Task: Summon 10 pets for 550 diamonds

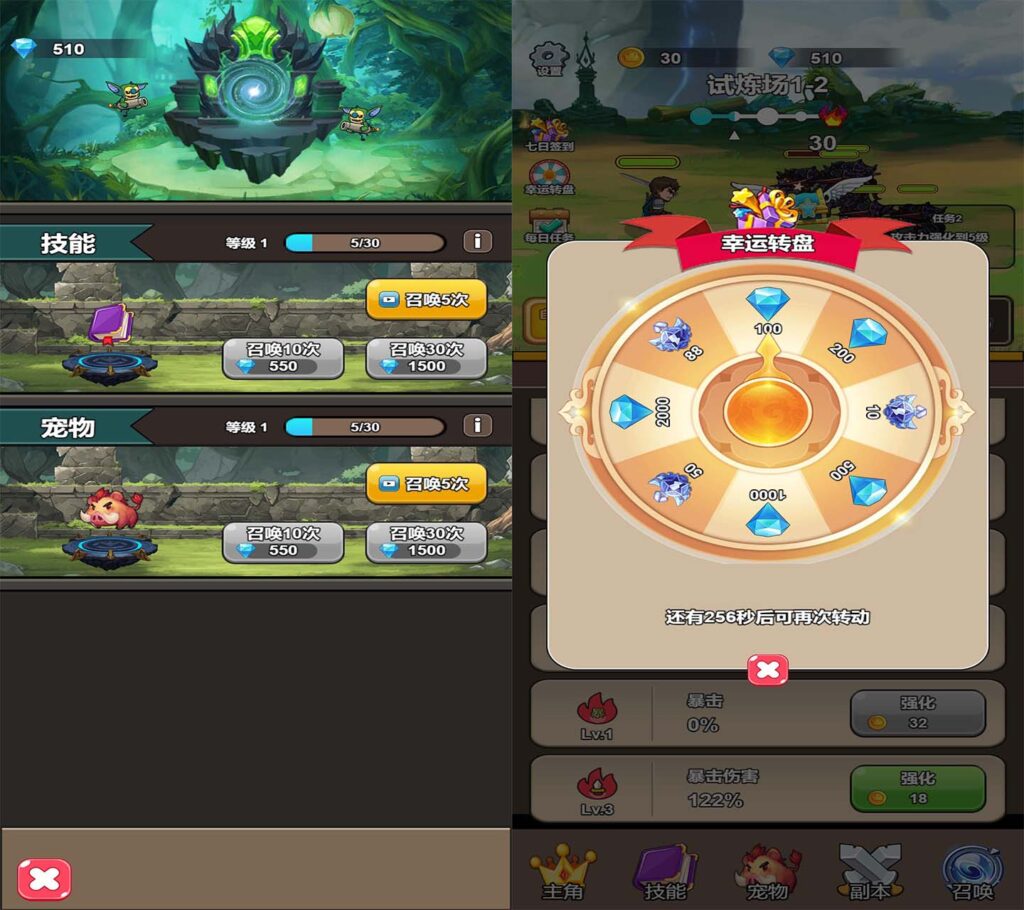Action: [x=283, y=541]
